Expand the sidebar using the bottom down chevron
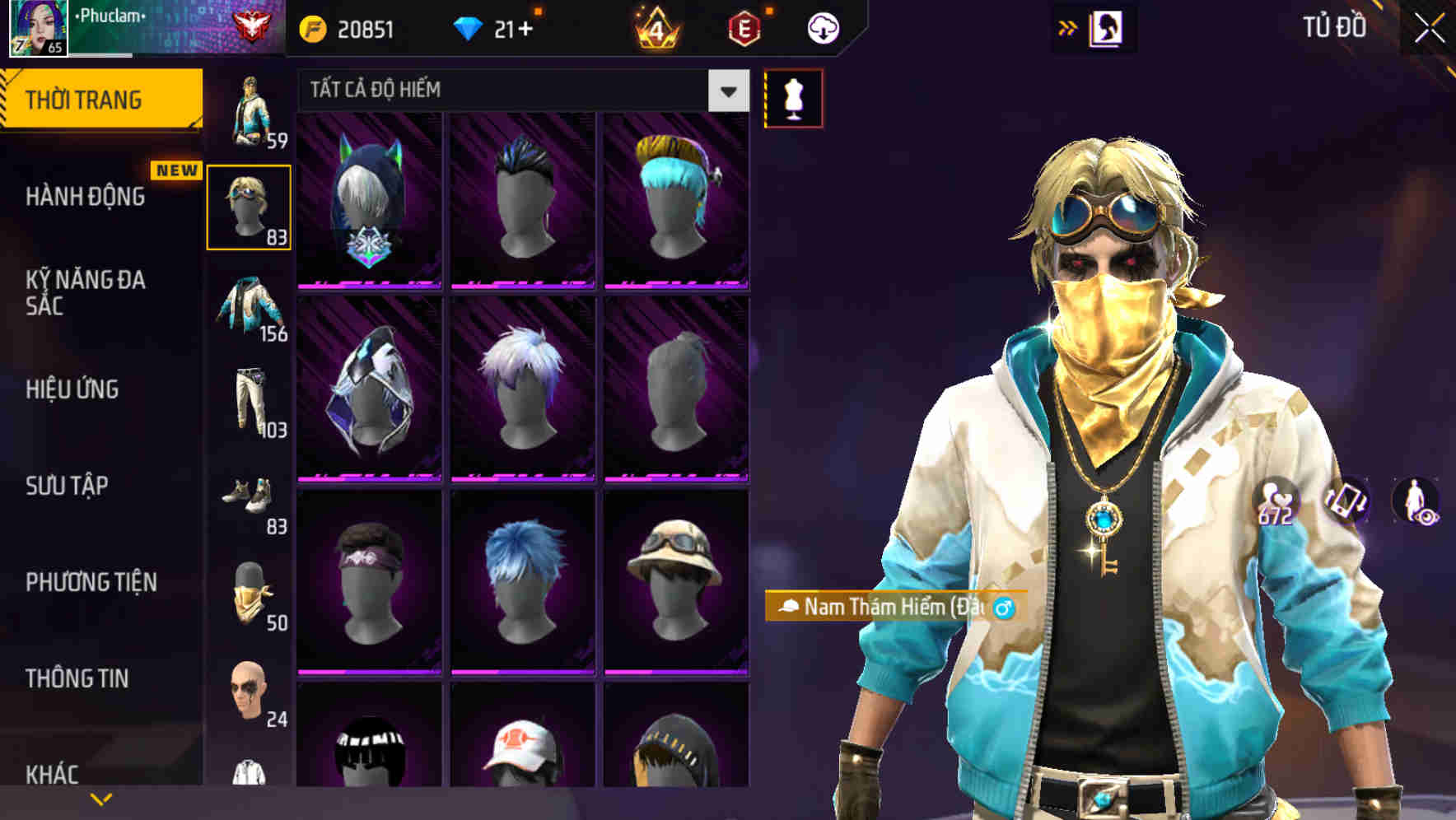Screen dimensions: 1456x820 tap(100, 797)
